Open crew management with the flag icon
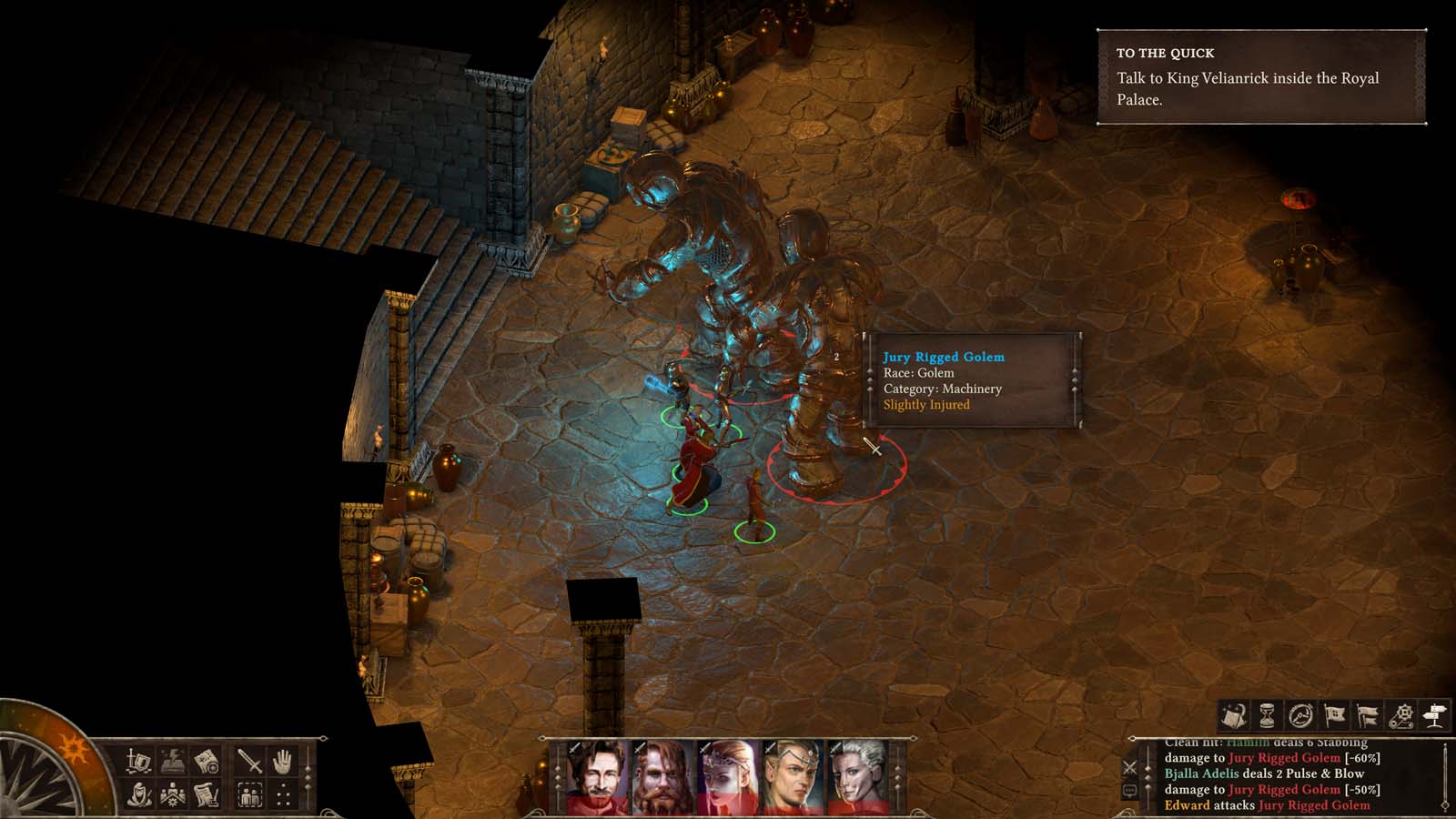The height and width of the screenshot is (819, 1456). point(1335,713)
